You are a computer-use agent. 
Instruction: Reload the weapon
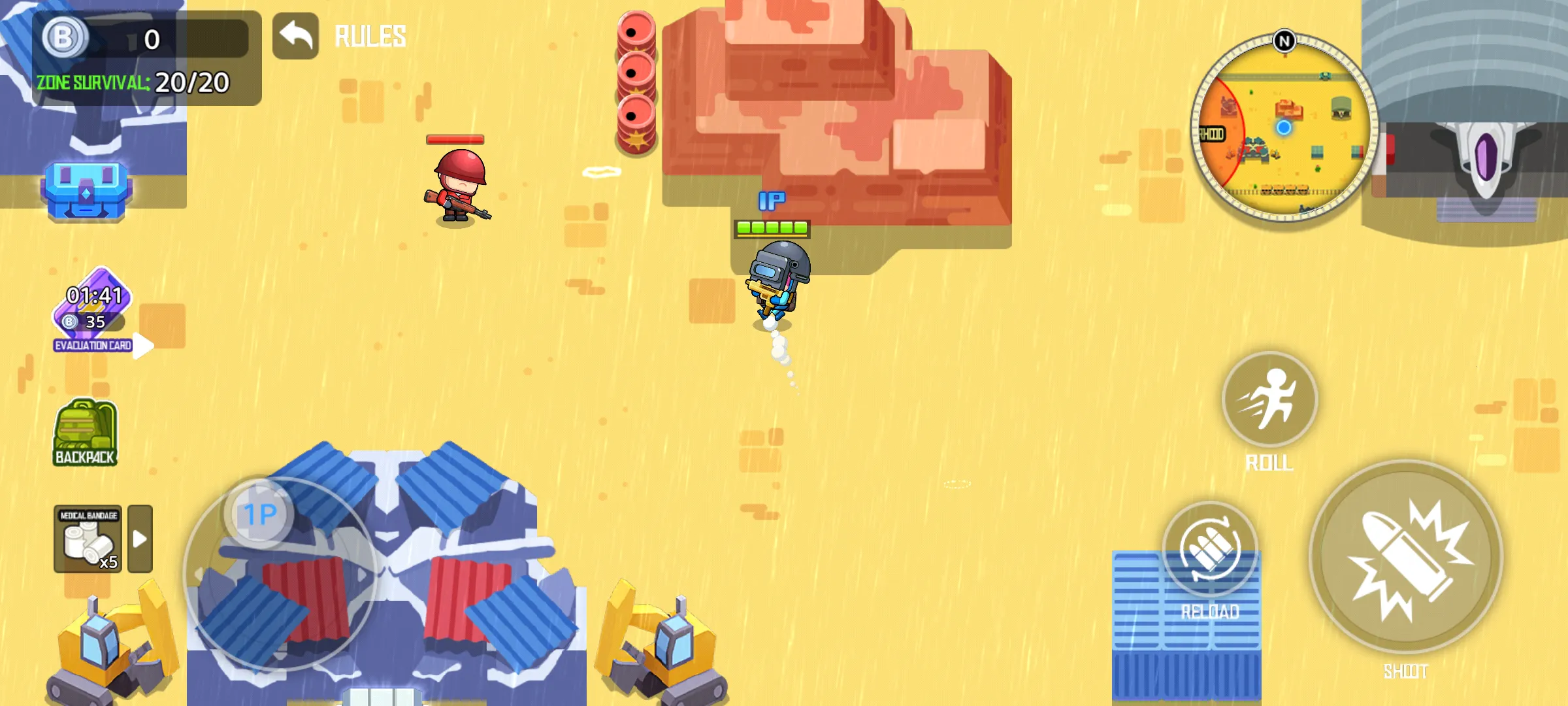coord(1210,549)
